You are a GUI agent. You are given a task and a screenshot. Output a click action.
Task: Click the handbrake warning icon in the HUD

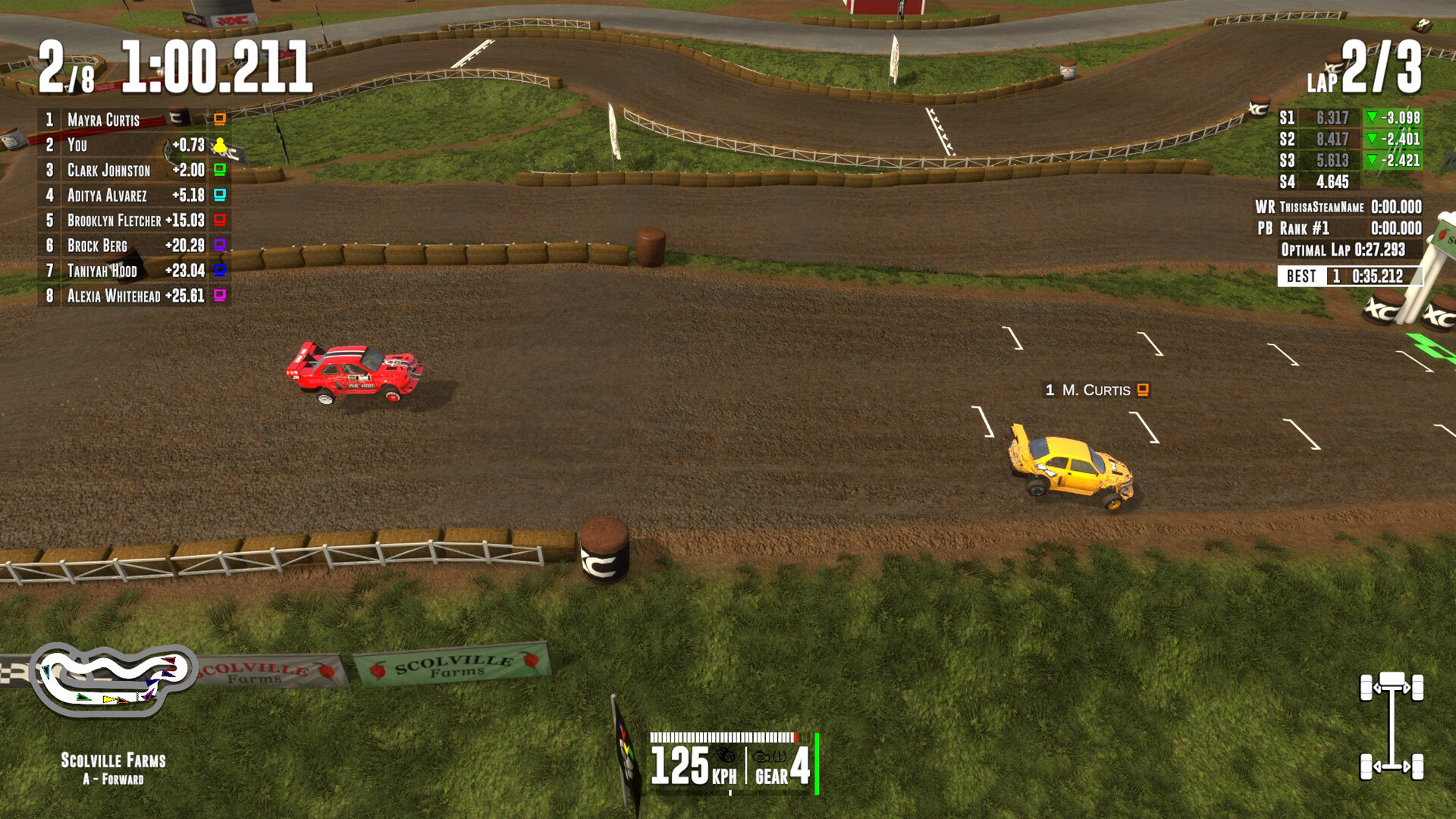pyautogui.click(x=779, y=757)
